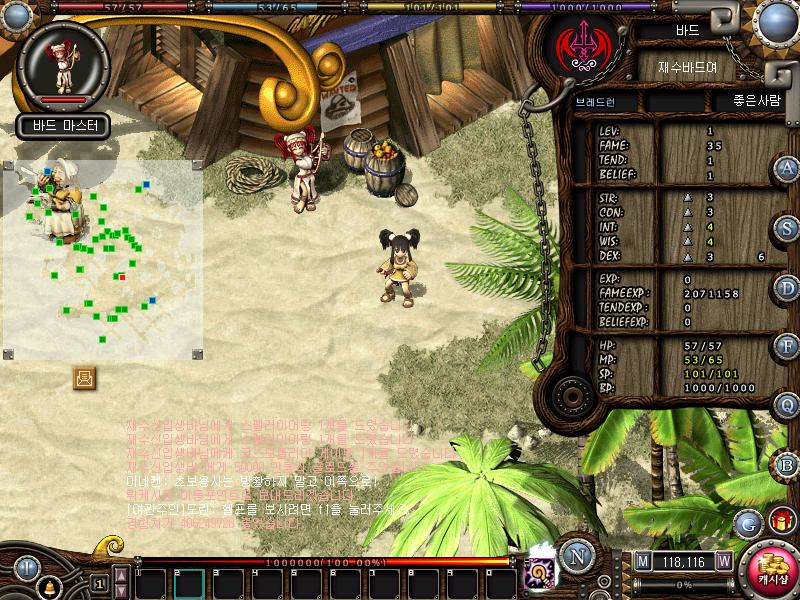The image size is (800, 600).
Task: Click the round B side button
Action: [x=788, y=464]
